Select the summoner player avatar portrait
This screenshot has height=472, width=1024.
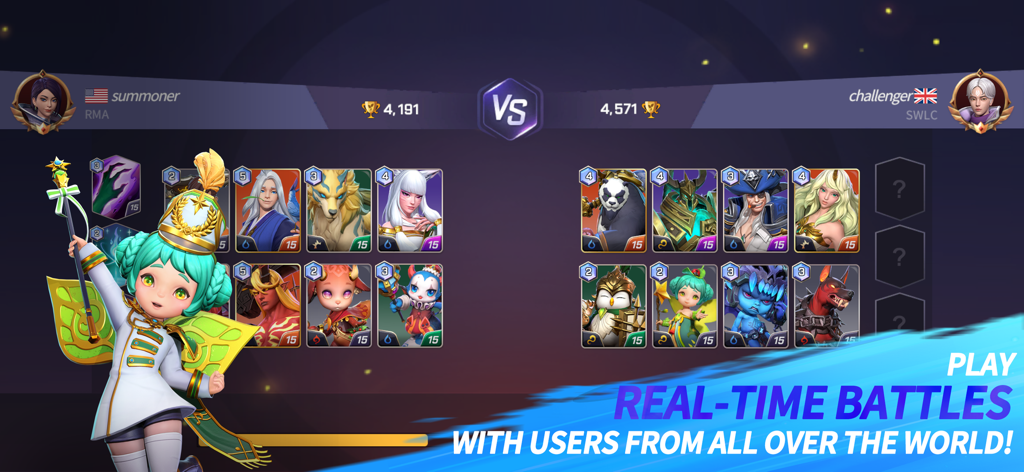(41, 102)
